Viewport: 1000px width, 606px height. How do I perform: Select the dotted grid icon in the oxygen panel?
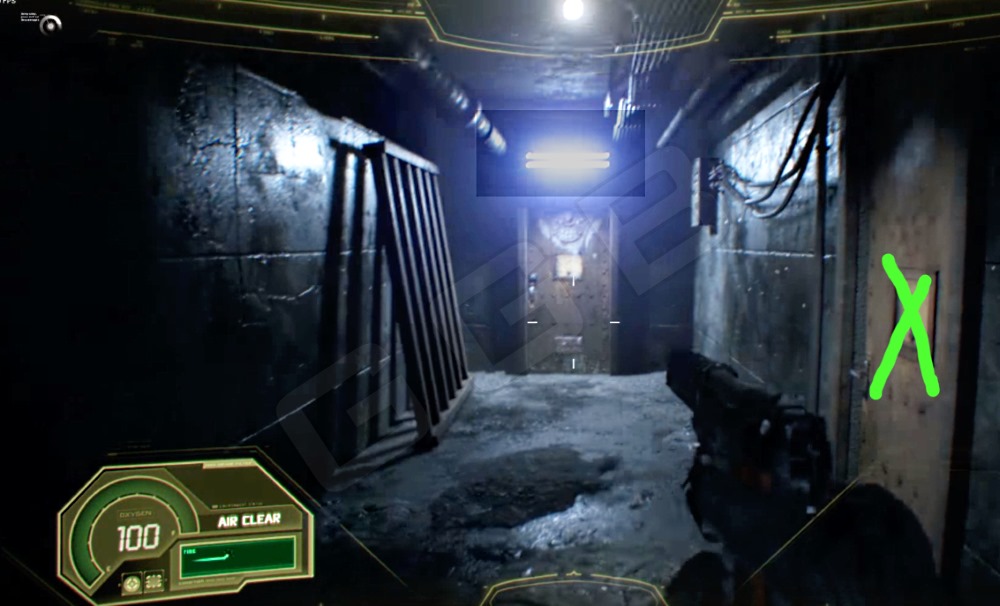155,581
